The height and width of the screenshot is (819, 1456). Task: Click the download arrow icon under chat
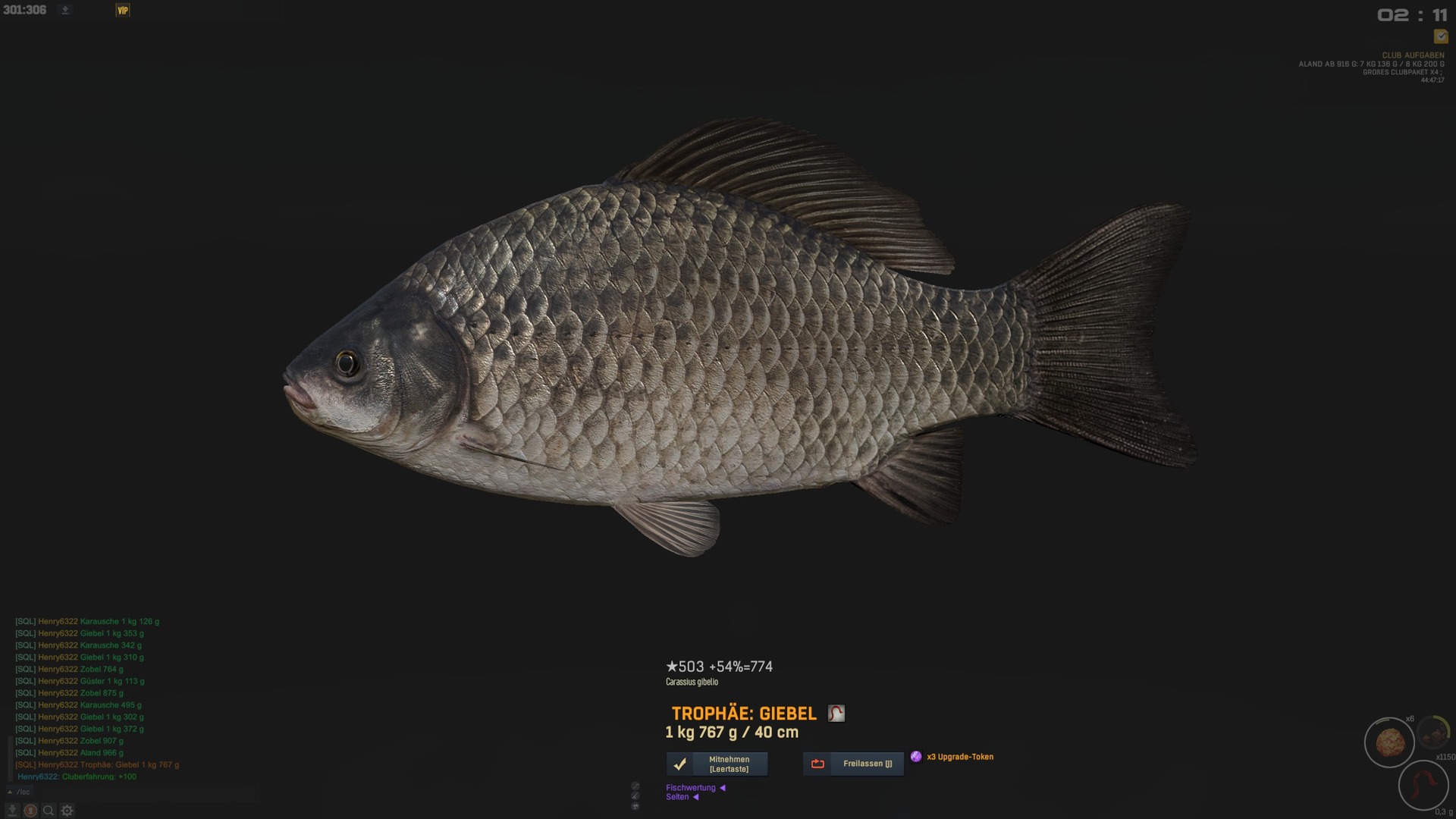tap(12, 811)
